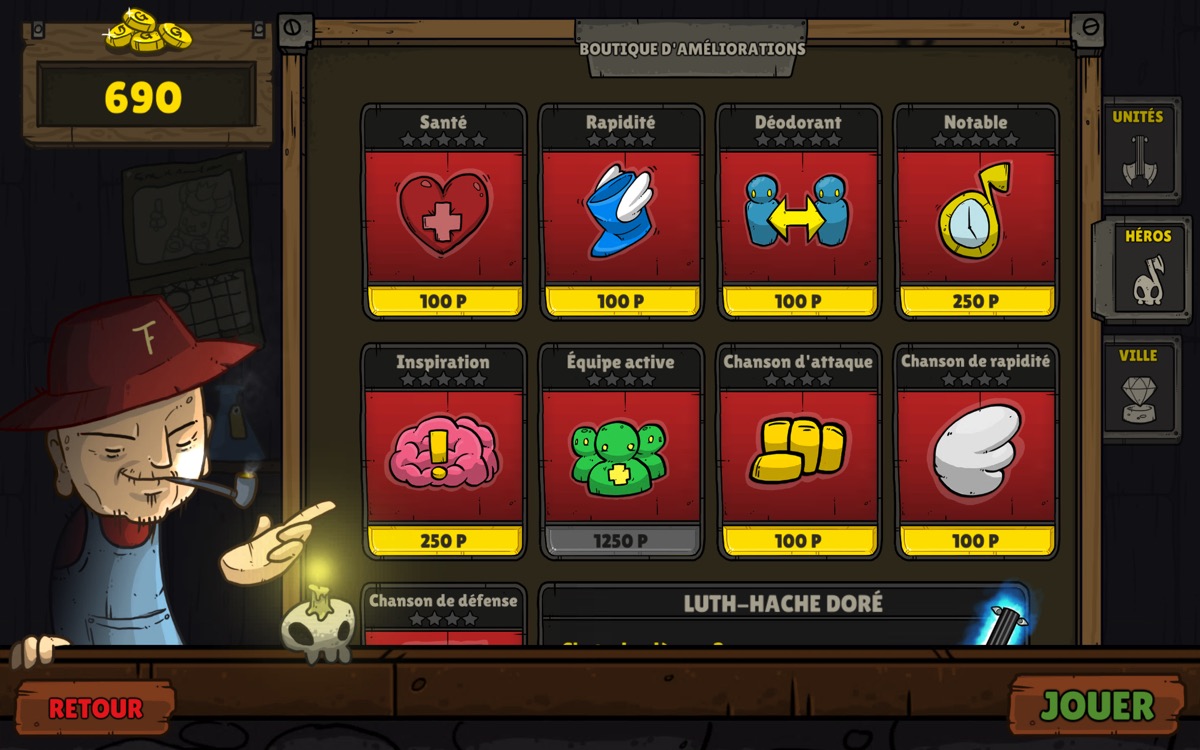Buy the Inspiration brain upgrade
This screenshot has height=750, width=1200.
point(443,452)
